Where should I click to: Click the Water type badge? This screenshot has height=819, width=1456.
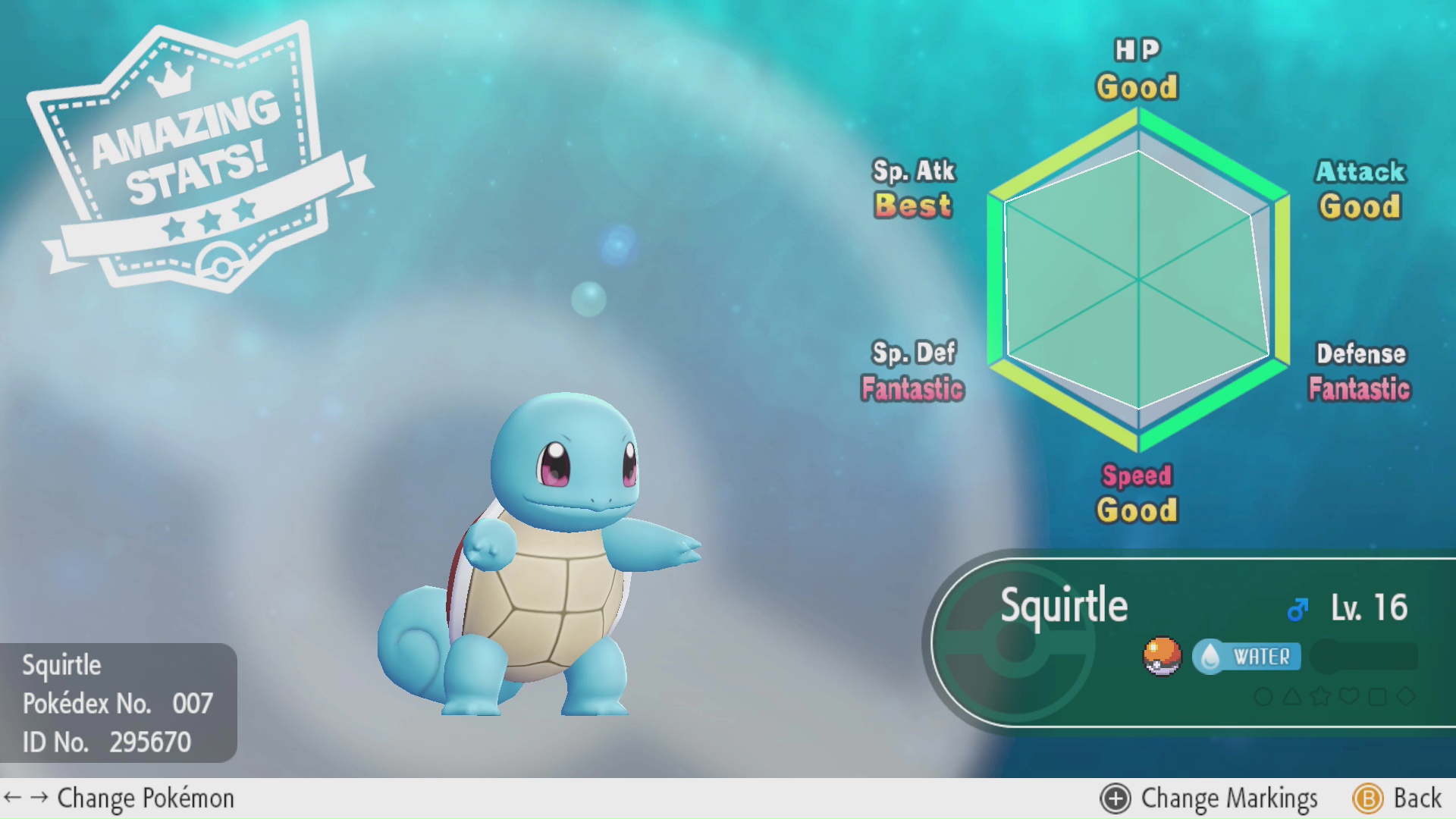pyautogui.click(x=1247, y=657)
